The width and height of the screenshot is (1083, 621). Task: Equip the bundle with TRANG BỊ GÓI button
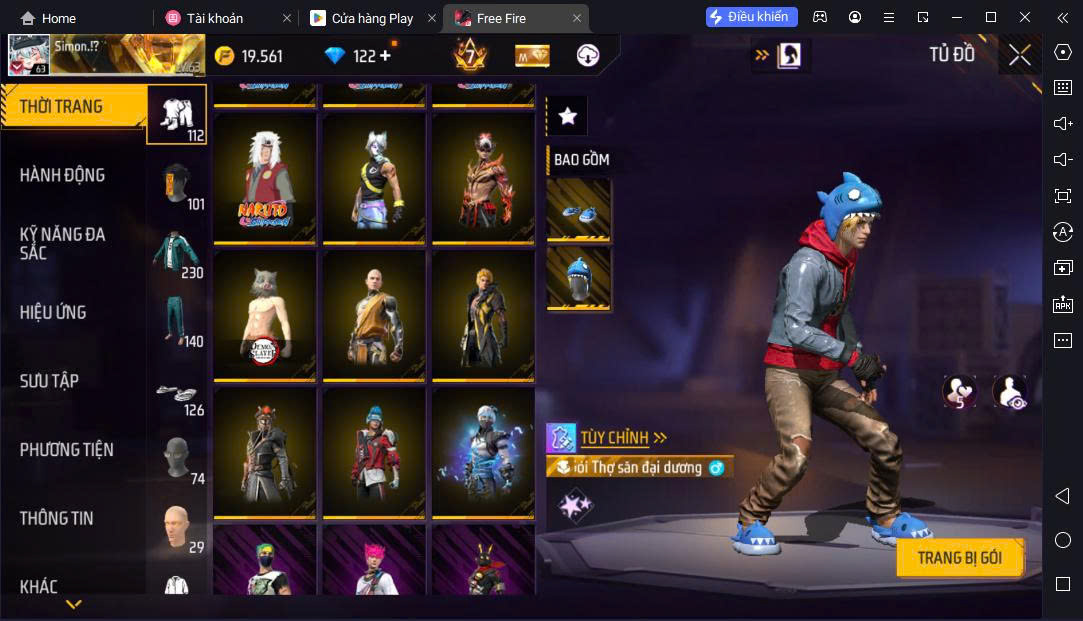[x=959, y=558]
